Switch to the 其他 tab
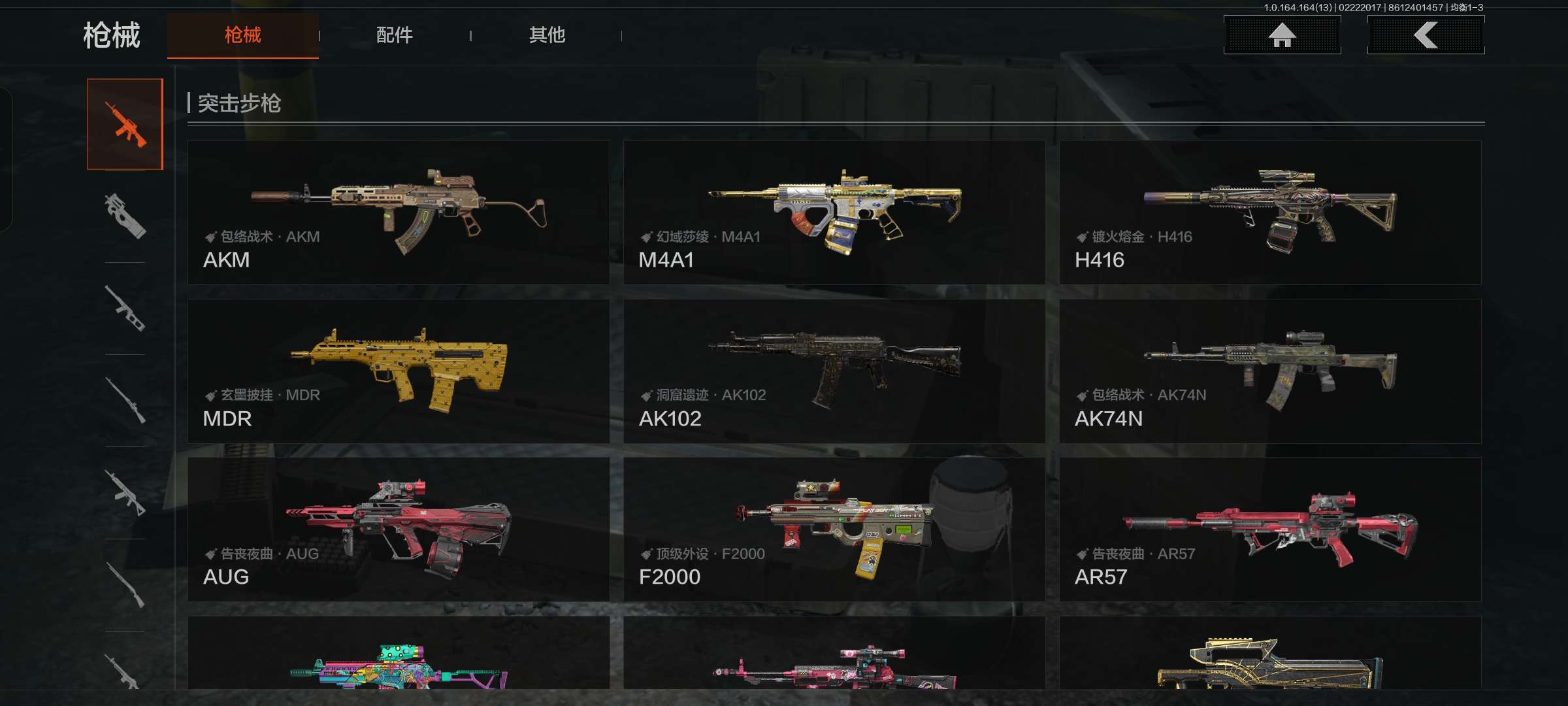1568x706 pixels. pos(547,35)
